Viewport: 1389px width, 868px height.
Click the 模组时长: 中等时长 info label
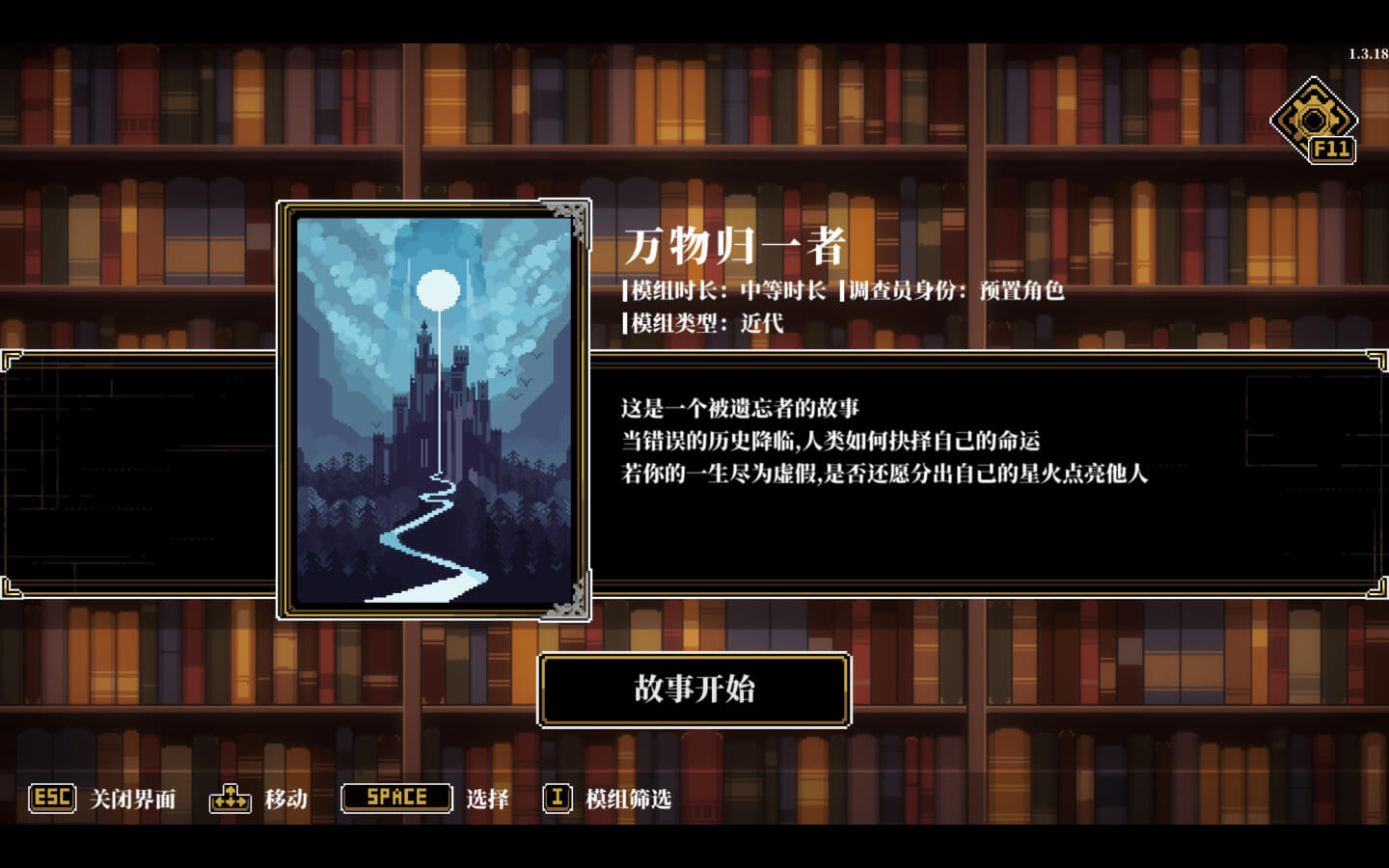[725, 291]
